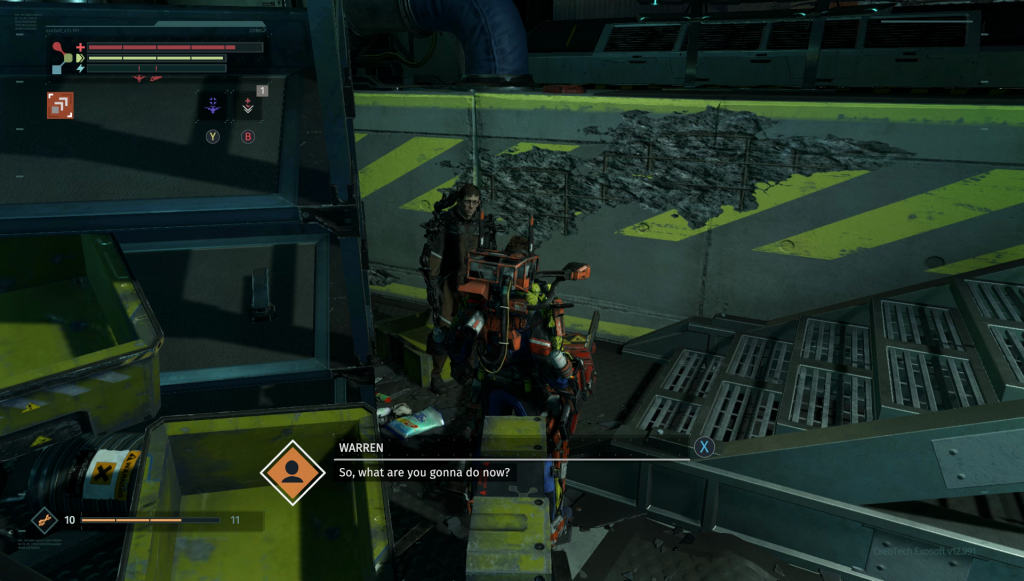Select the tech scrap icon beside level 10
Screen dimensions: 1024x581
click(44, 520)
